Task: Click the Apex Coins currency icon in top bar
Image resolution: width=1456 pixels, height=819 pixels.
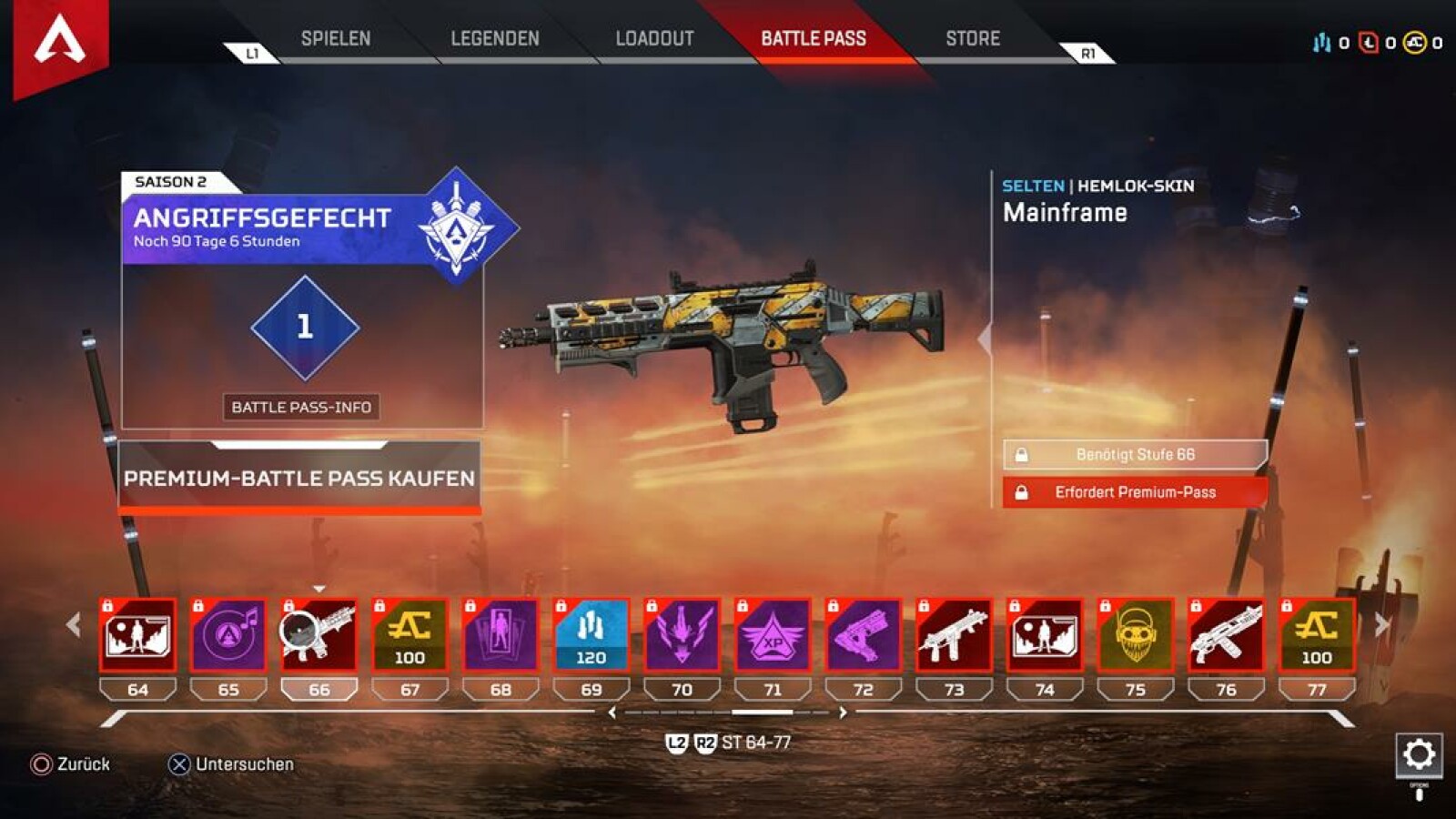Action: 1413,41
